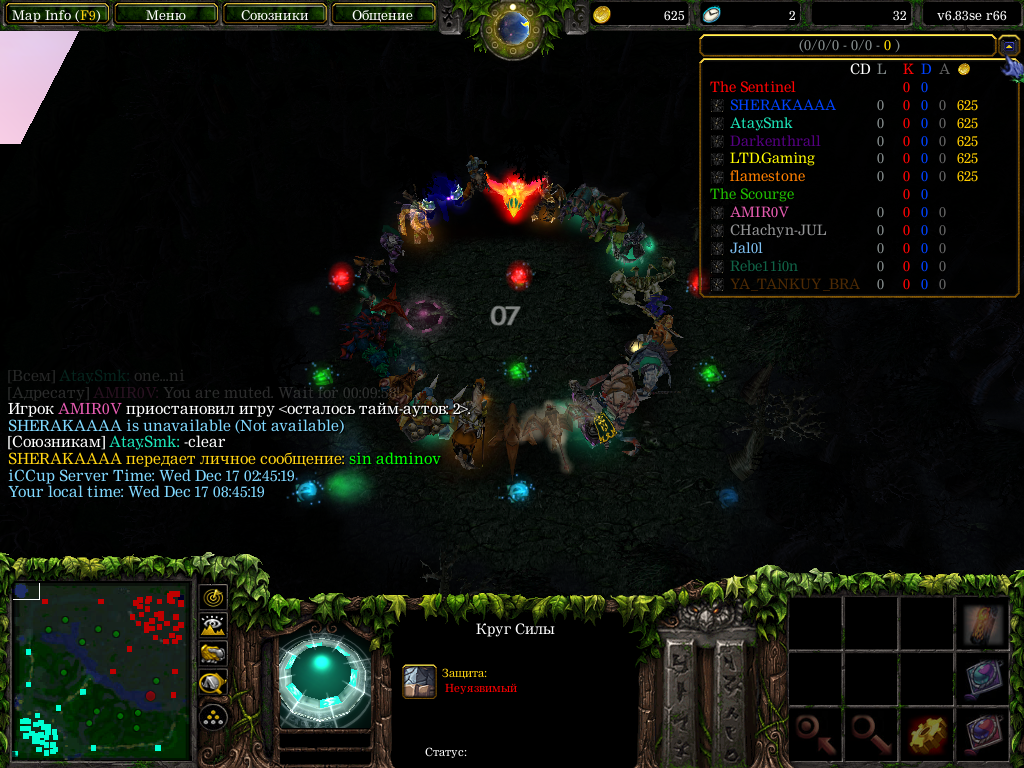The height and width of the screenshot is (768, 1024).
Task: Open the Союзники allies panel
Action: pos(274,15)
